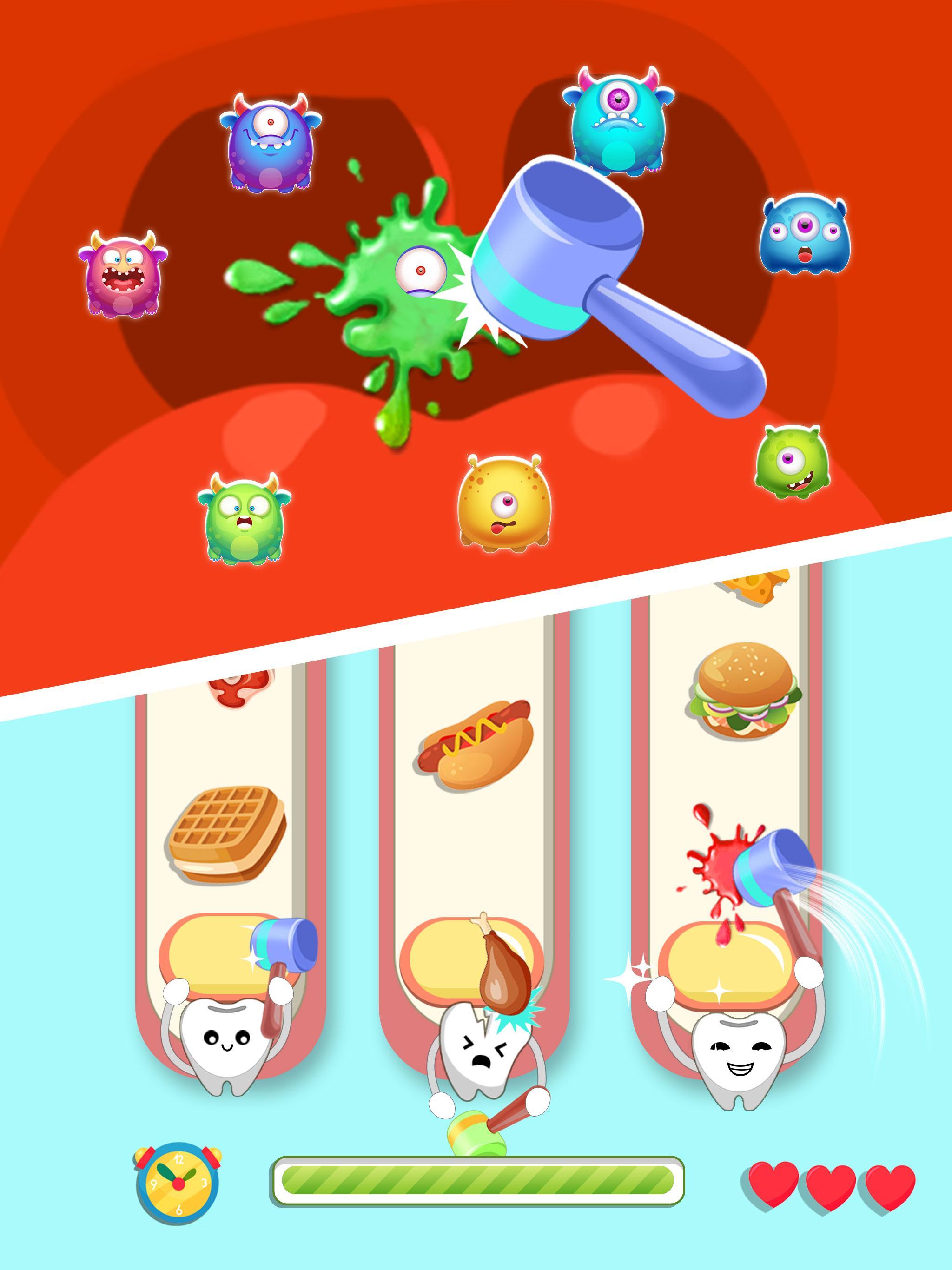Image resolution: width=952 pixels, height=1270 pixels.
Task: Hit the scared green monster
Action: 244,520
